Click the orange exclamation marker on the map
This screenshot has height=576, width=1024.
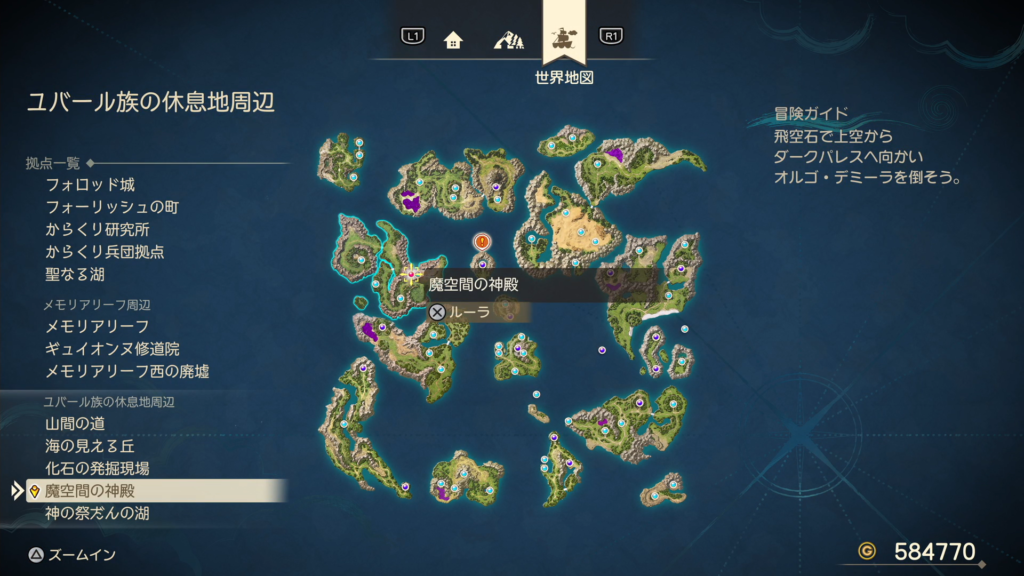point(482,242)
